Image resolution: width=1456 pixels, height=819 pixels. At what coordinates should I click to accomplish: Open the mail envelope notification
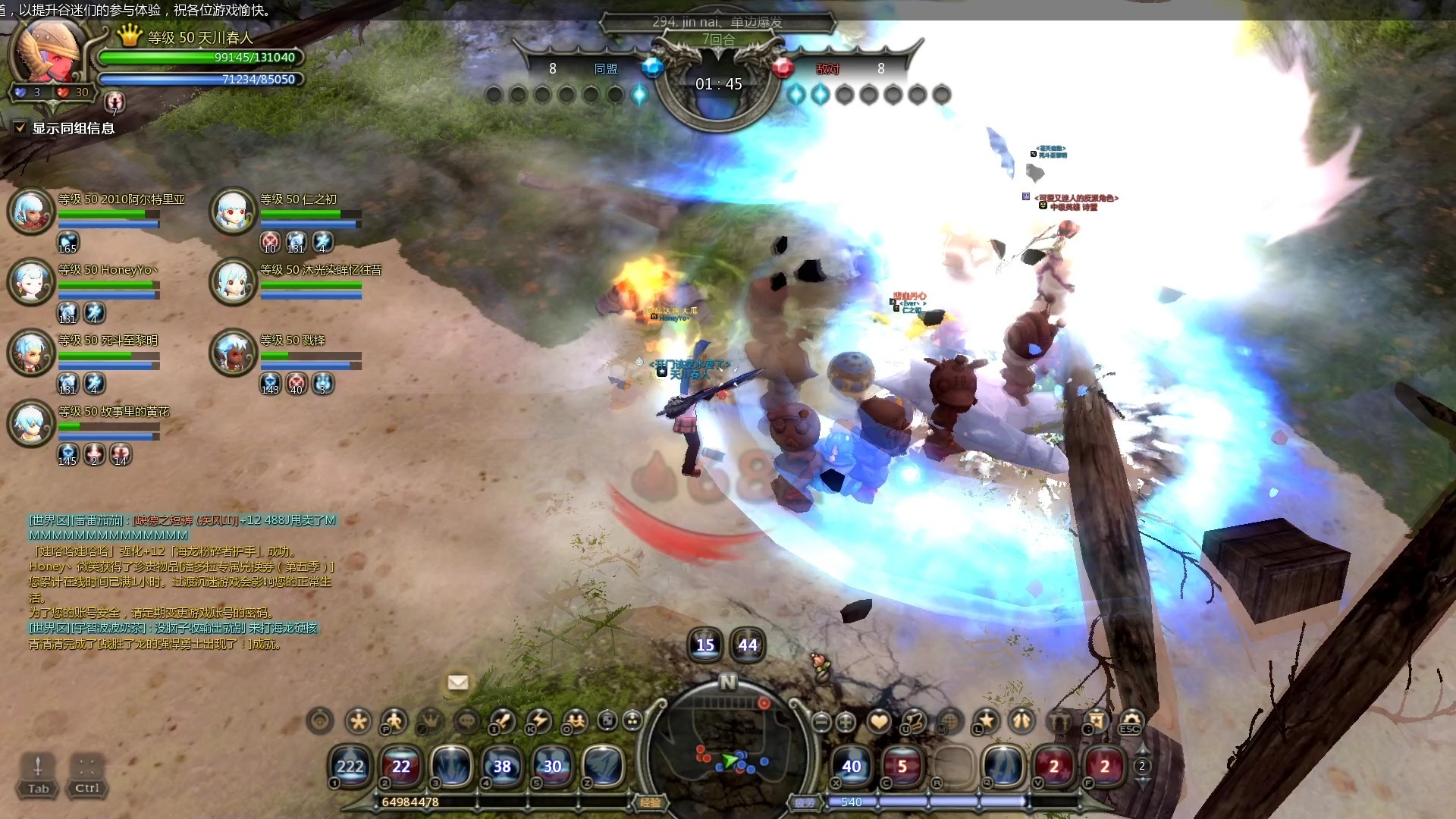pyautogui.click(x=457, y=682)
